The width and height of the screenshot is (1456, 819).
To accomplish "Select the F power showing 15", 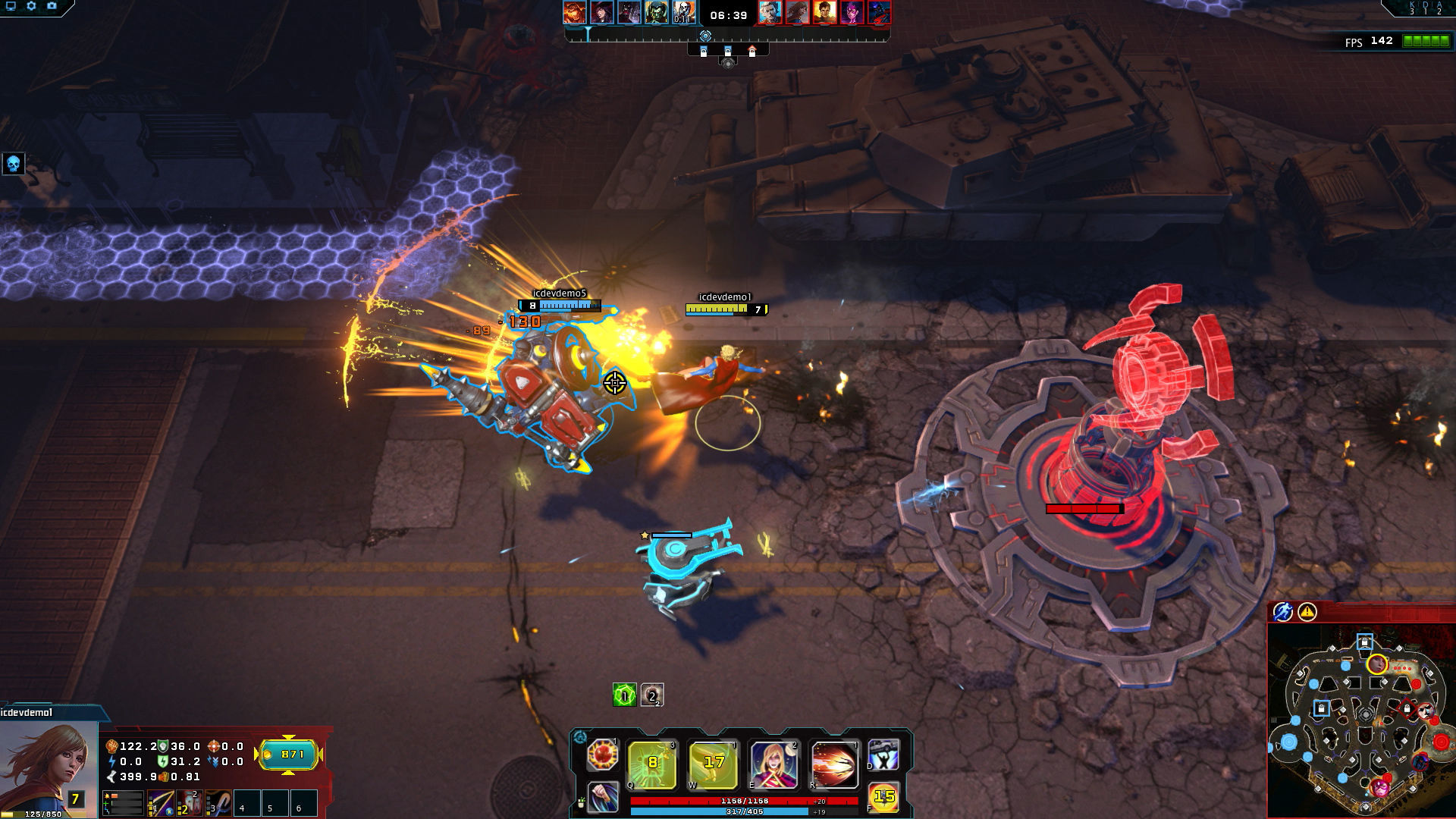I will pos(883,797).
